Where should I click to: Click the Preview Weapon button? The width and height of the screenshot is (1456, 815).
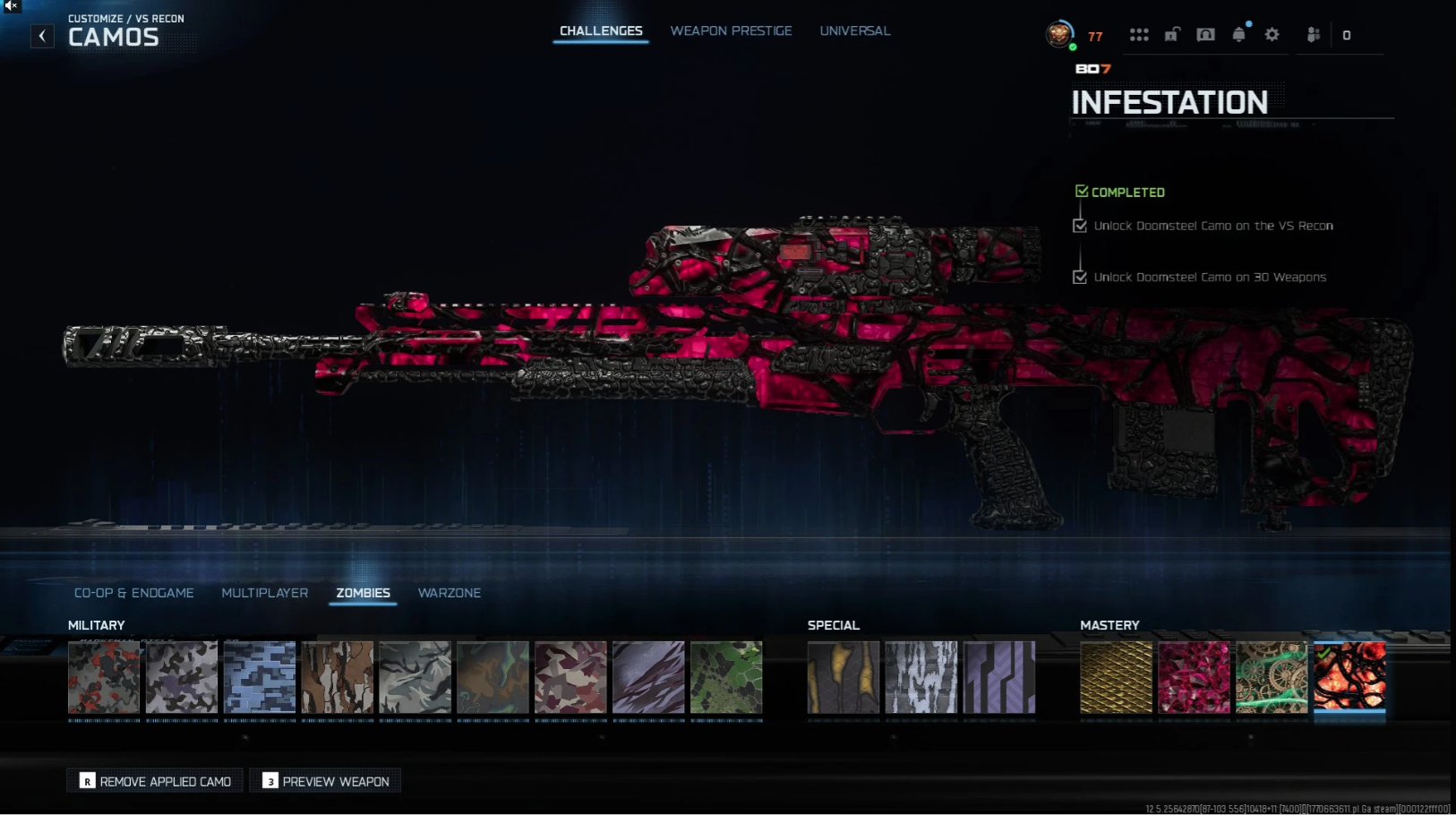[325, 781]
